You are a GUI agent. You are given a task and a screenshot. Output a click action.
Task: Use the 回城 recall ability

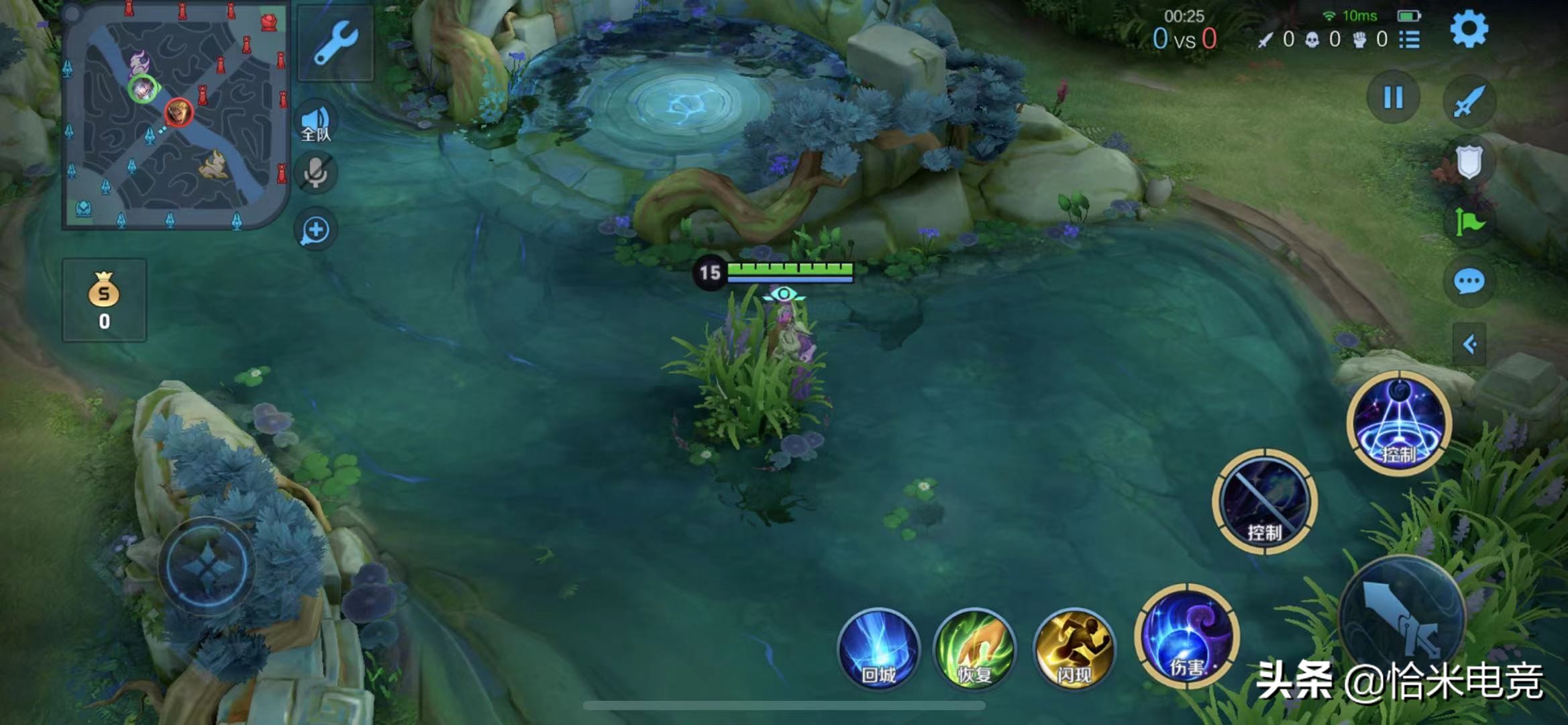coord(878,649)
